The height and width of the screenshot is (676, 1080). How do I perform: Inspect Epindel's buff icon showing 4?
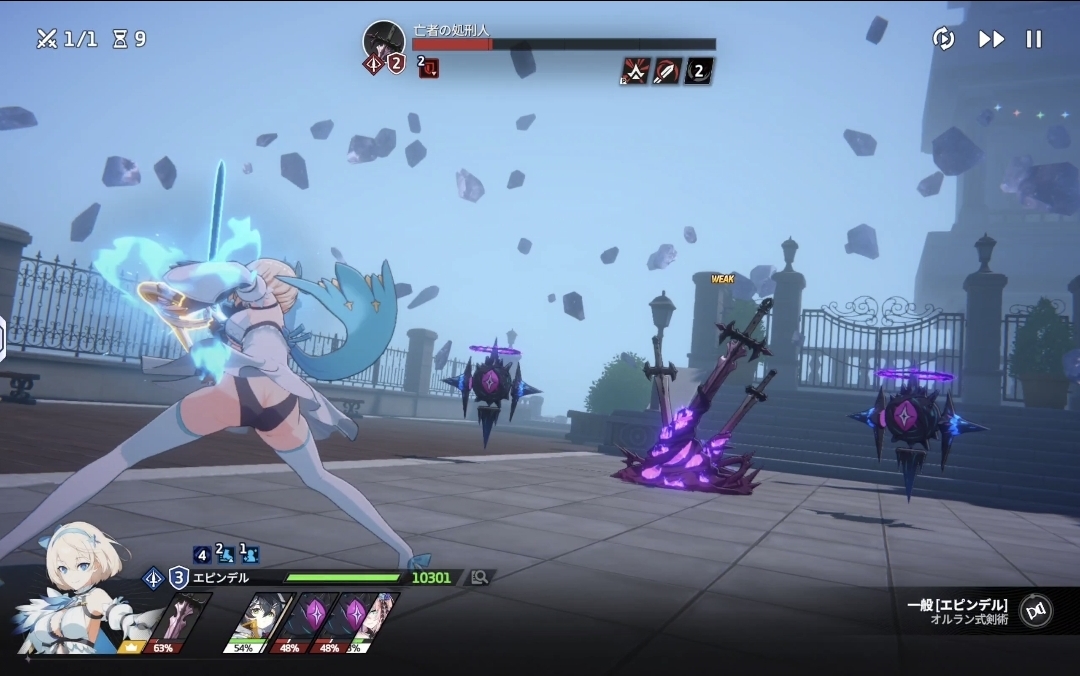[x=202, y=553]
